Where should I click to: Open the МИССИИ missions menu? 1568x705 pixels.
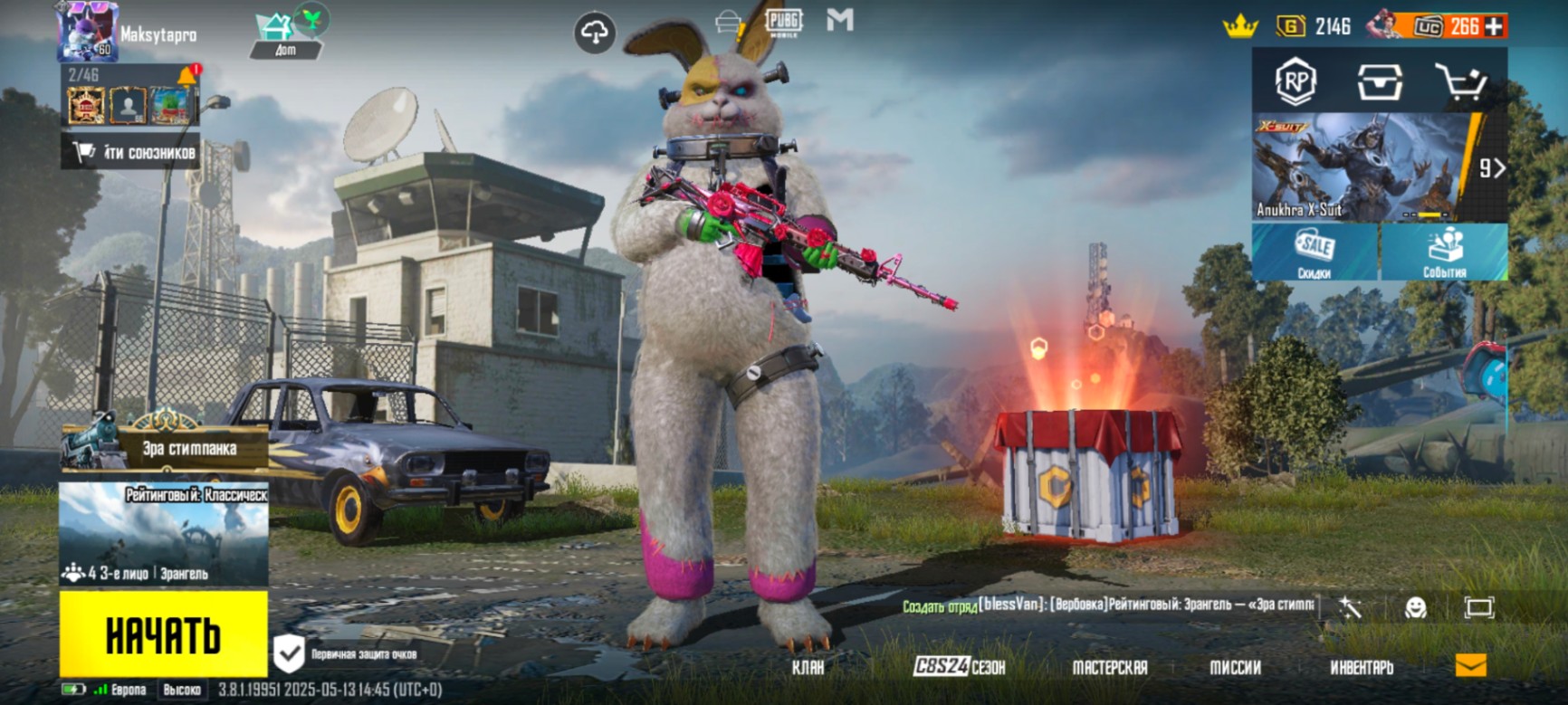pos(1235,667)
